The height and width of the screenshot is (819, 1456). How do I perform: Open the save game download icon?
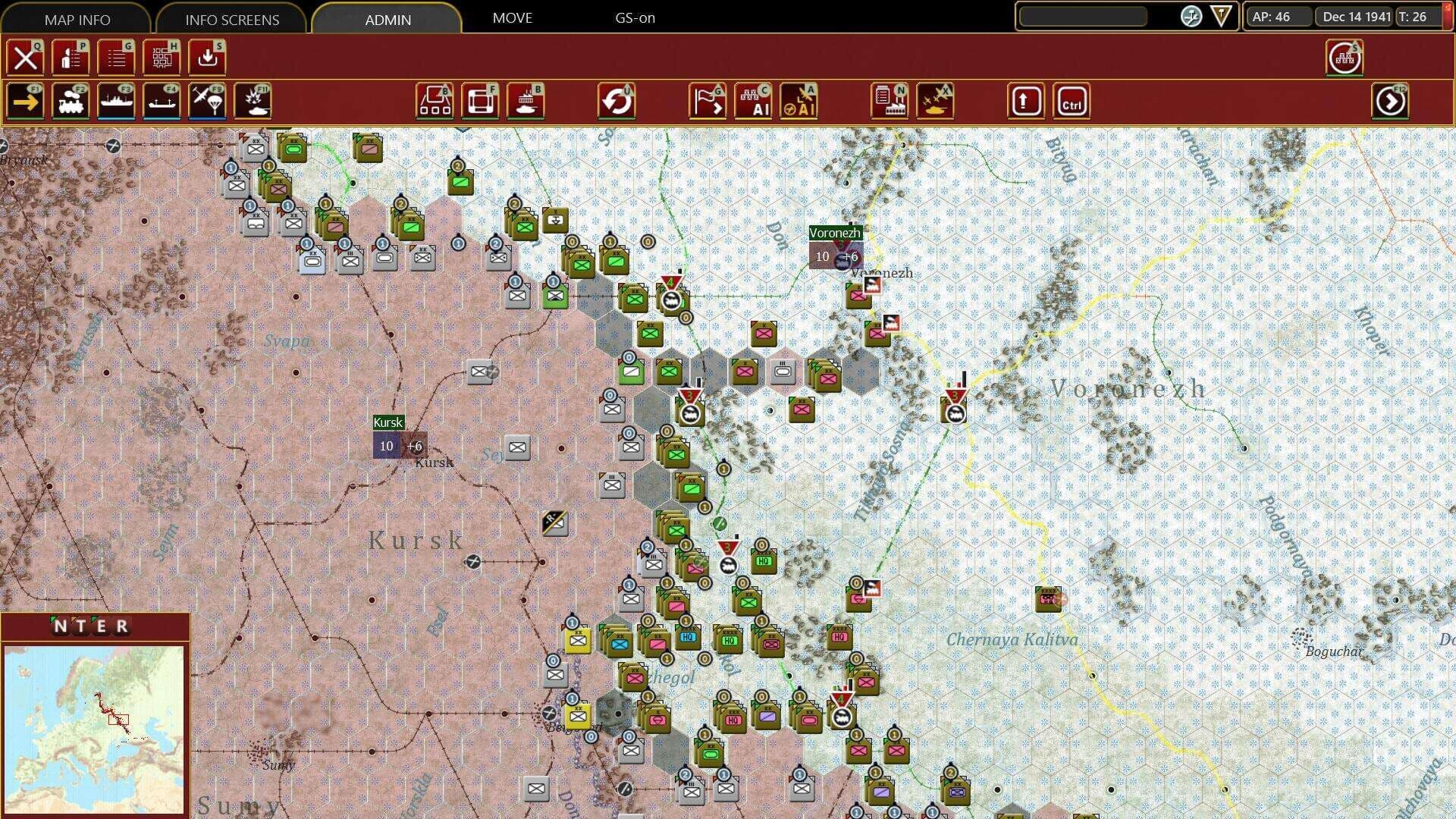point(207,58)
